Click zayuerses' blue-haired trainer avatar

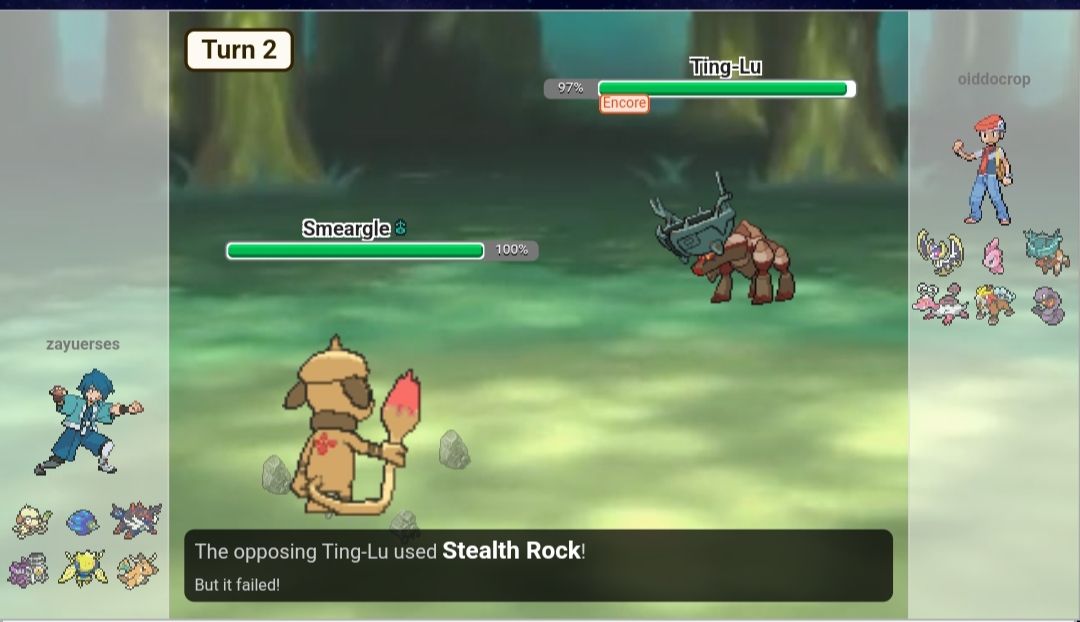coord(87,421)
